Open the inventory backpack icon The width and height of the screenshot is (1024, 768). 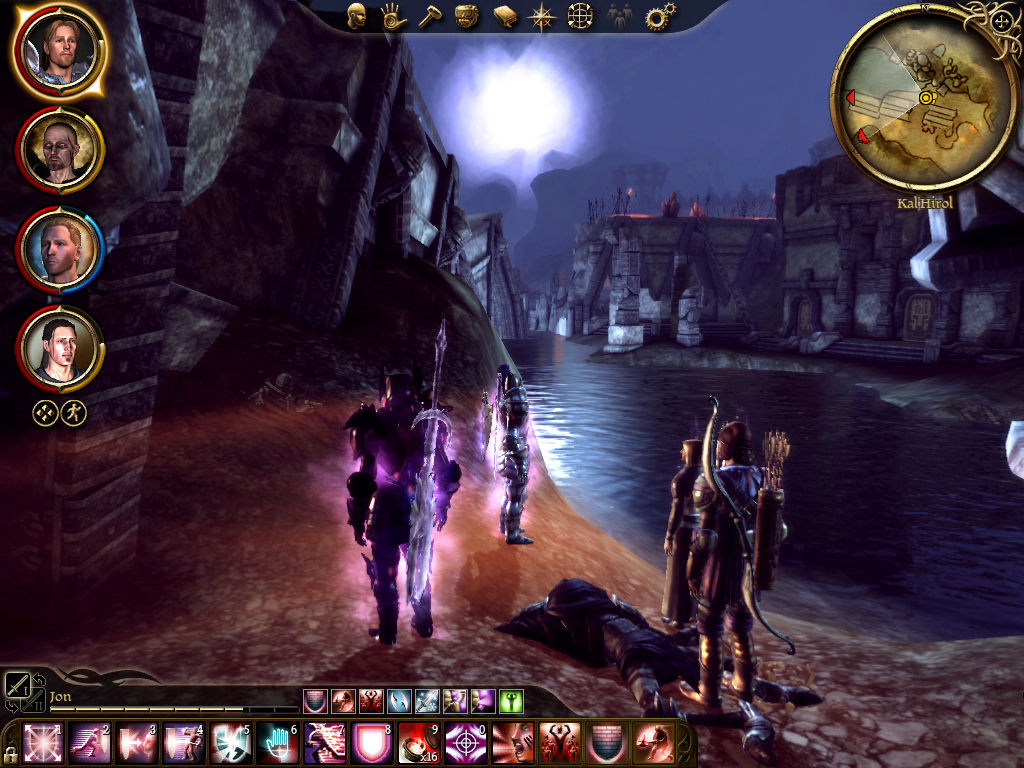[x=467, y=16]
